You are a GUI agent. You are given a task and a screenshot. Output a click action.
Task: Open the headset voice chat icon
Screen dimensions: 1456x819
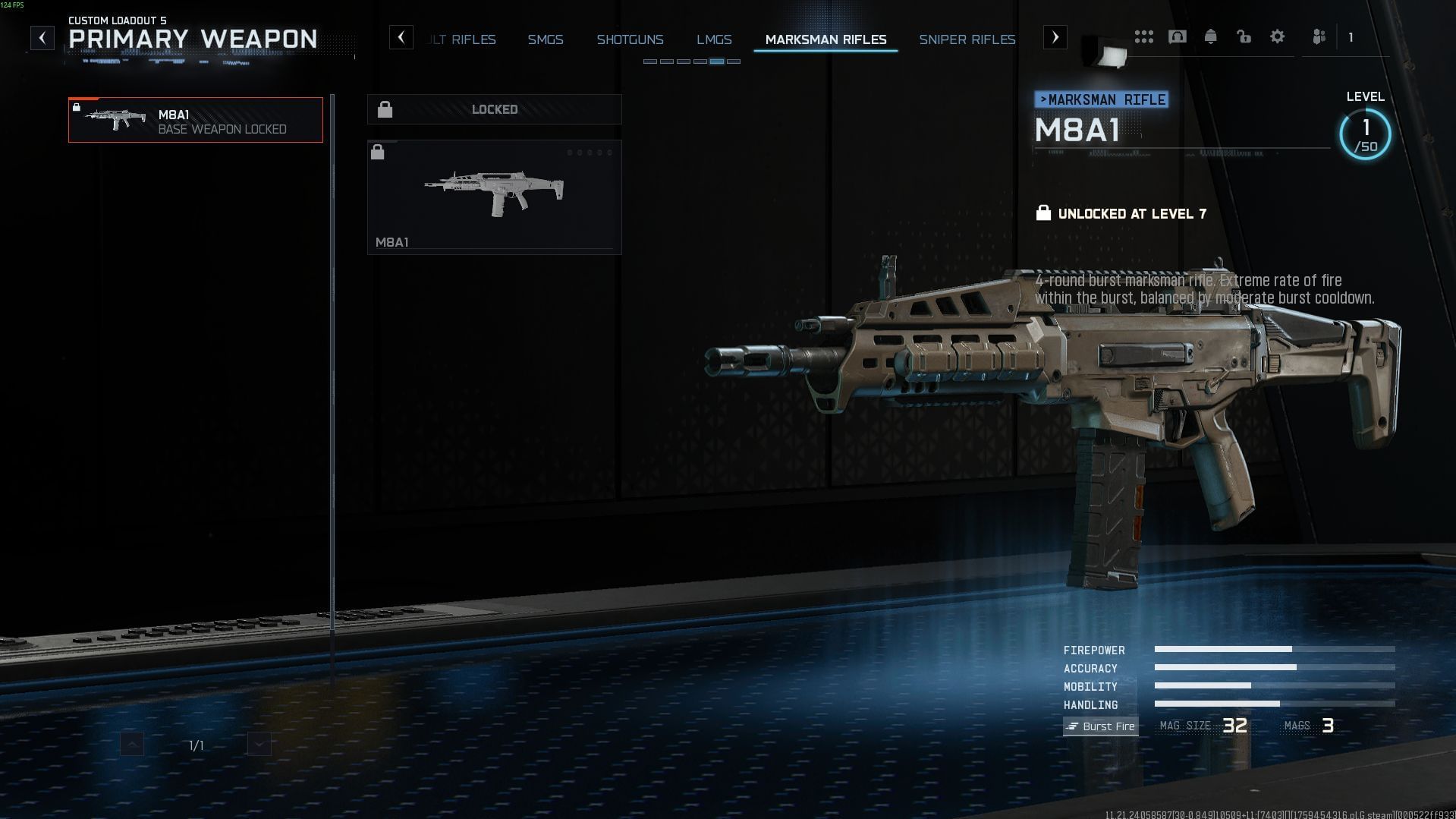[x=1177, y=37]
